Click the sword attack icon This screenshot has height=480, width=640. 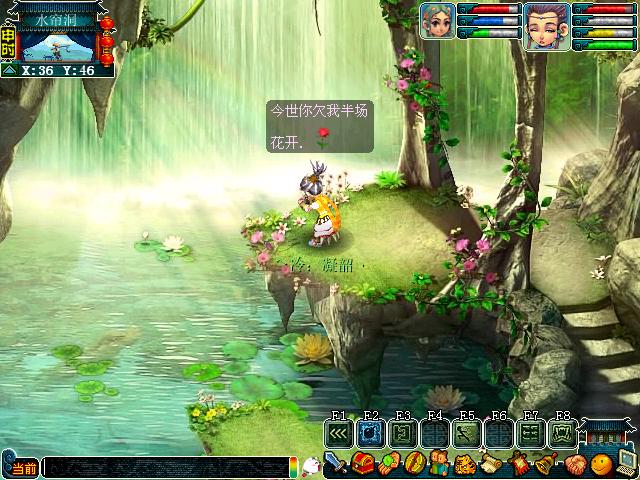pyautogui.click(x=337, y=464)
